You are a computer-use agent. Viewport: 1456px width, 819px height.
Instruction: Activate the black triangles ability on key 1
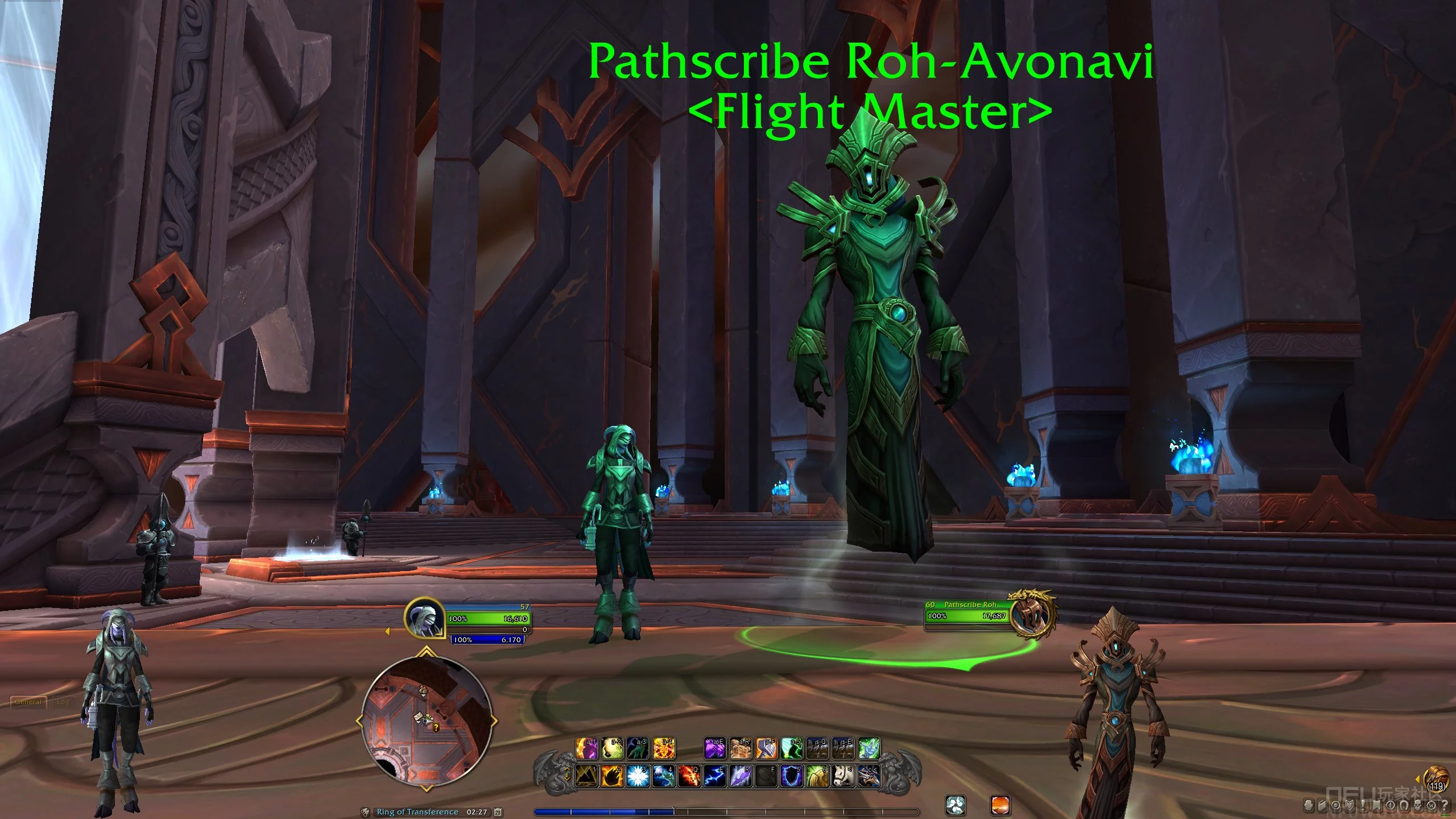point(586,776)
